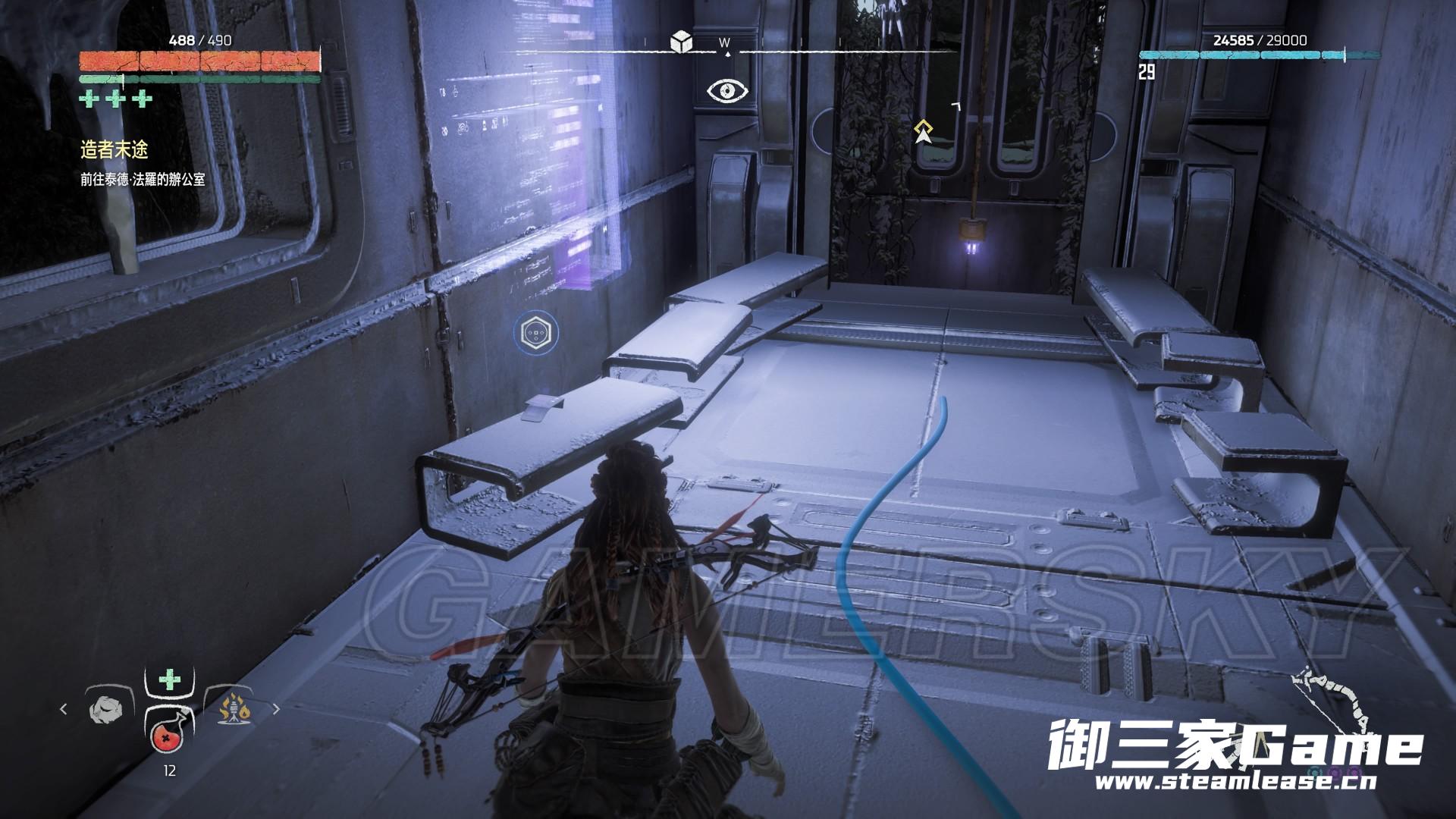Activate the hexagonal interaction marker on wall
Image resolution: width=1456 pixels, height=819 pixels.
point(537,333)
